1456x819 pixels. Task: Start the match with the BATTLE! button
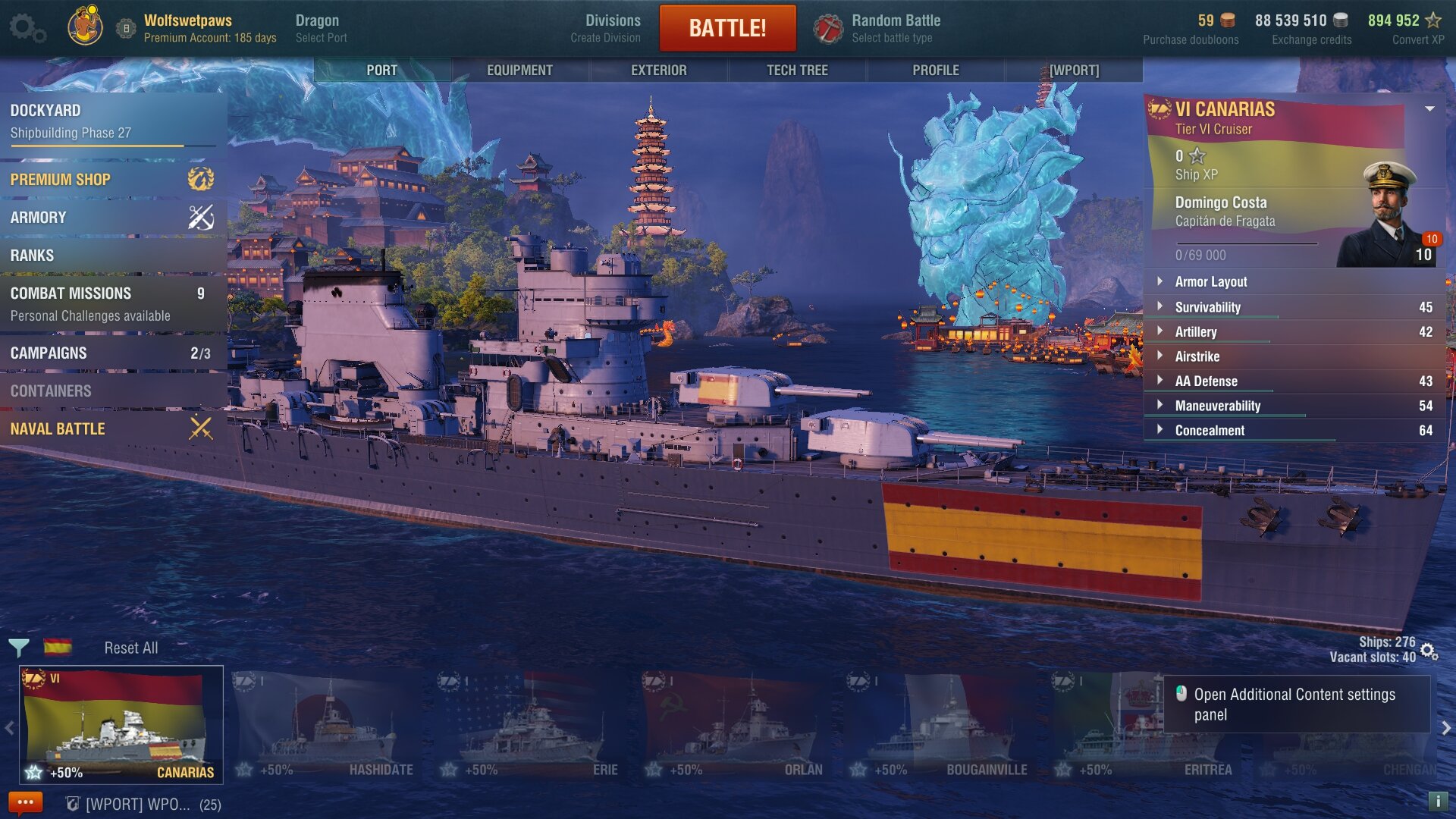(727, 28)
